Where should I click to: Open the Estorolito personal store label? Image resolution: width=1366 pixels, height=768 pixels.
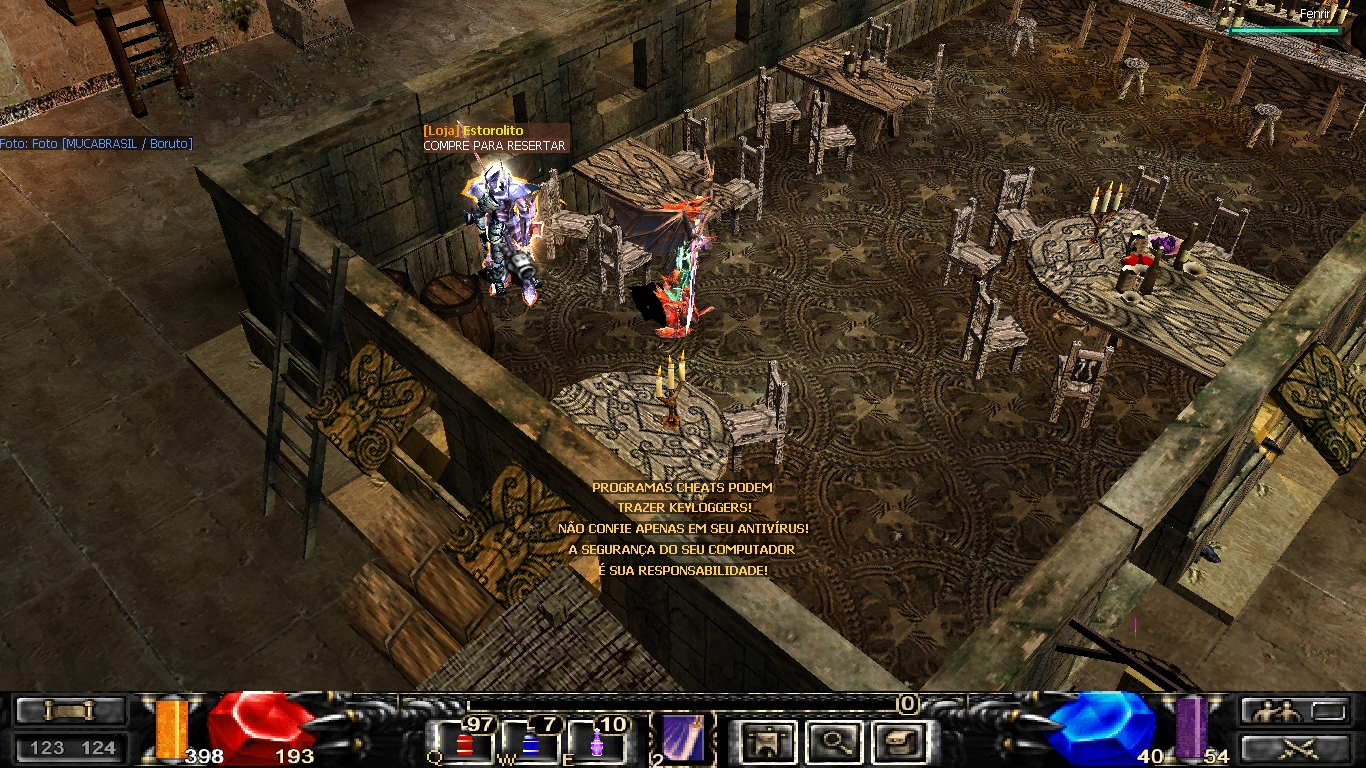pyautogui.click(x=473, y=131)
